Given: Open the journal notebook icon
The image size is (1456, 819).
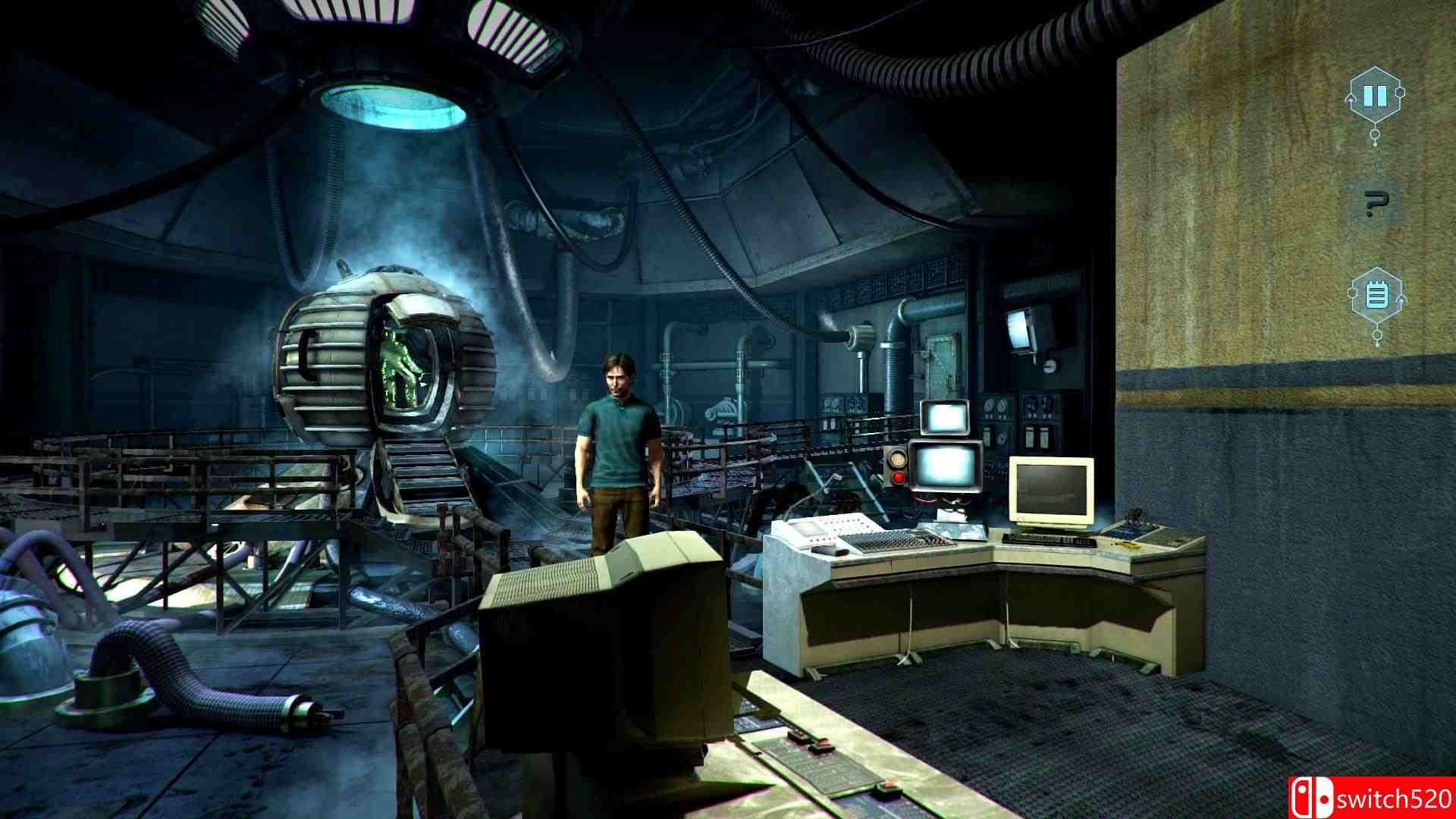Looking at the screenshot, I should click(x=1377, y=295).
